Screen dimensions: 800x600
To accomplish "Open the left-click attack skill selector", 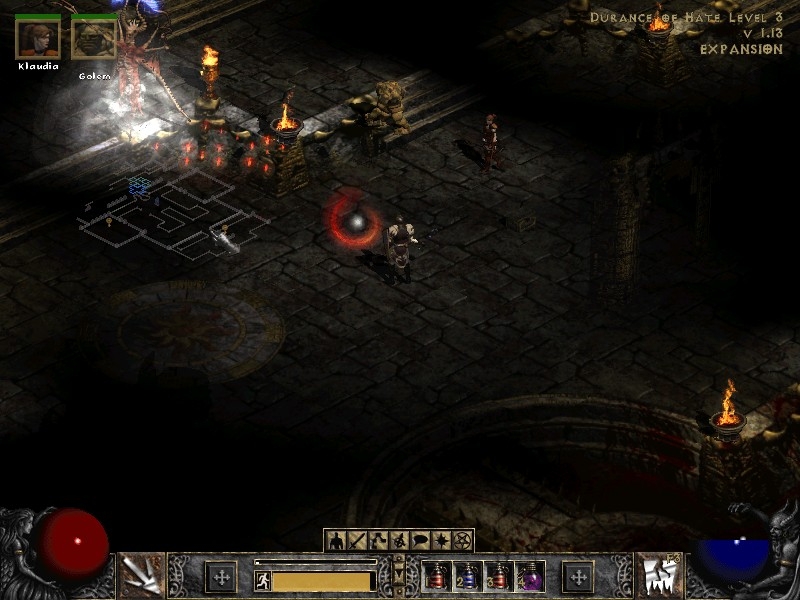I will click(141, 575).
